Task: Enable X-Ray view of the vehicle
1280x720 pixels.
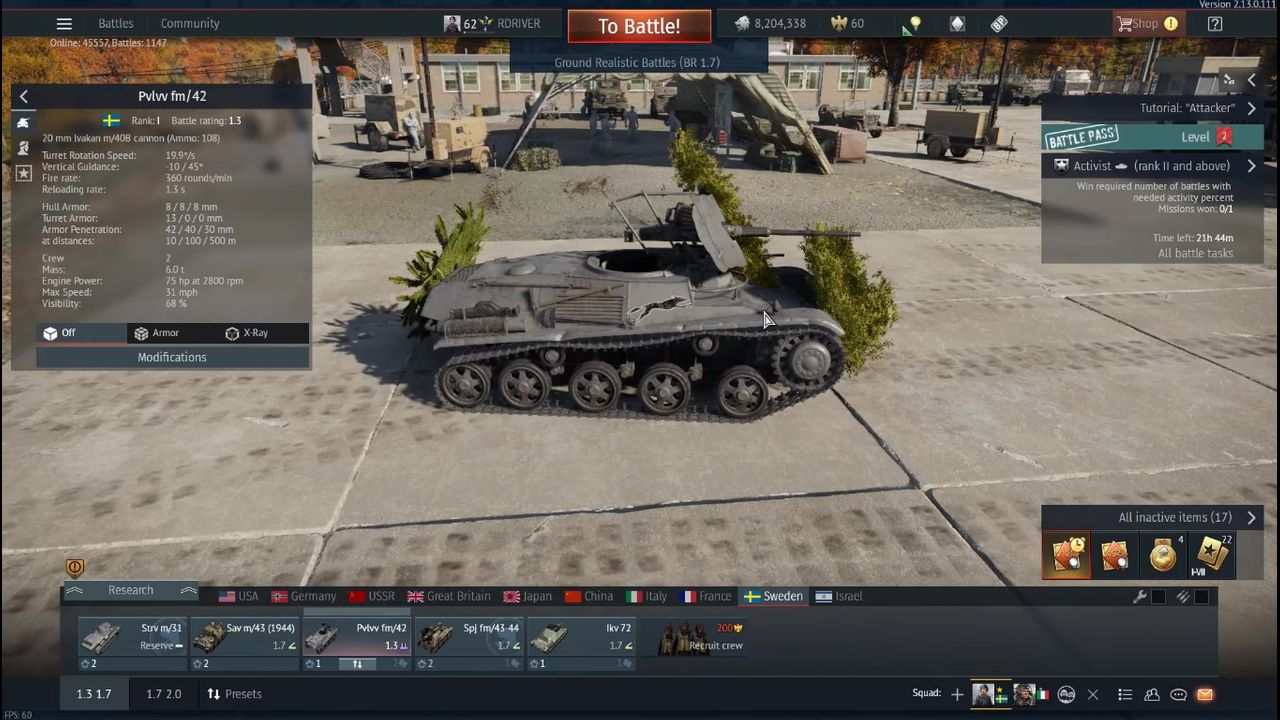Action: [x=247, y=333]
